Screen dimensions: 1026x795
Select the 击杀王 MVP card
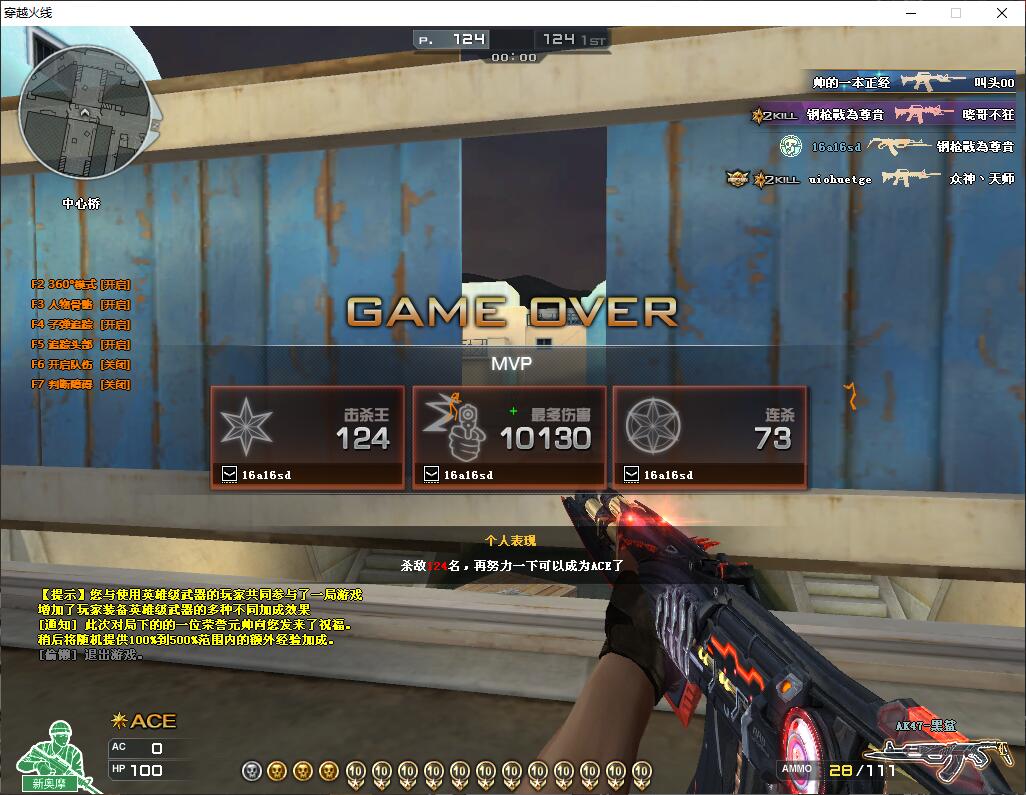click(307, 437)
